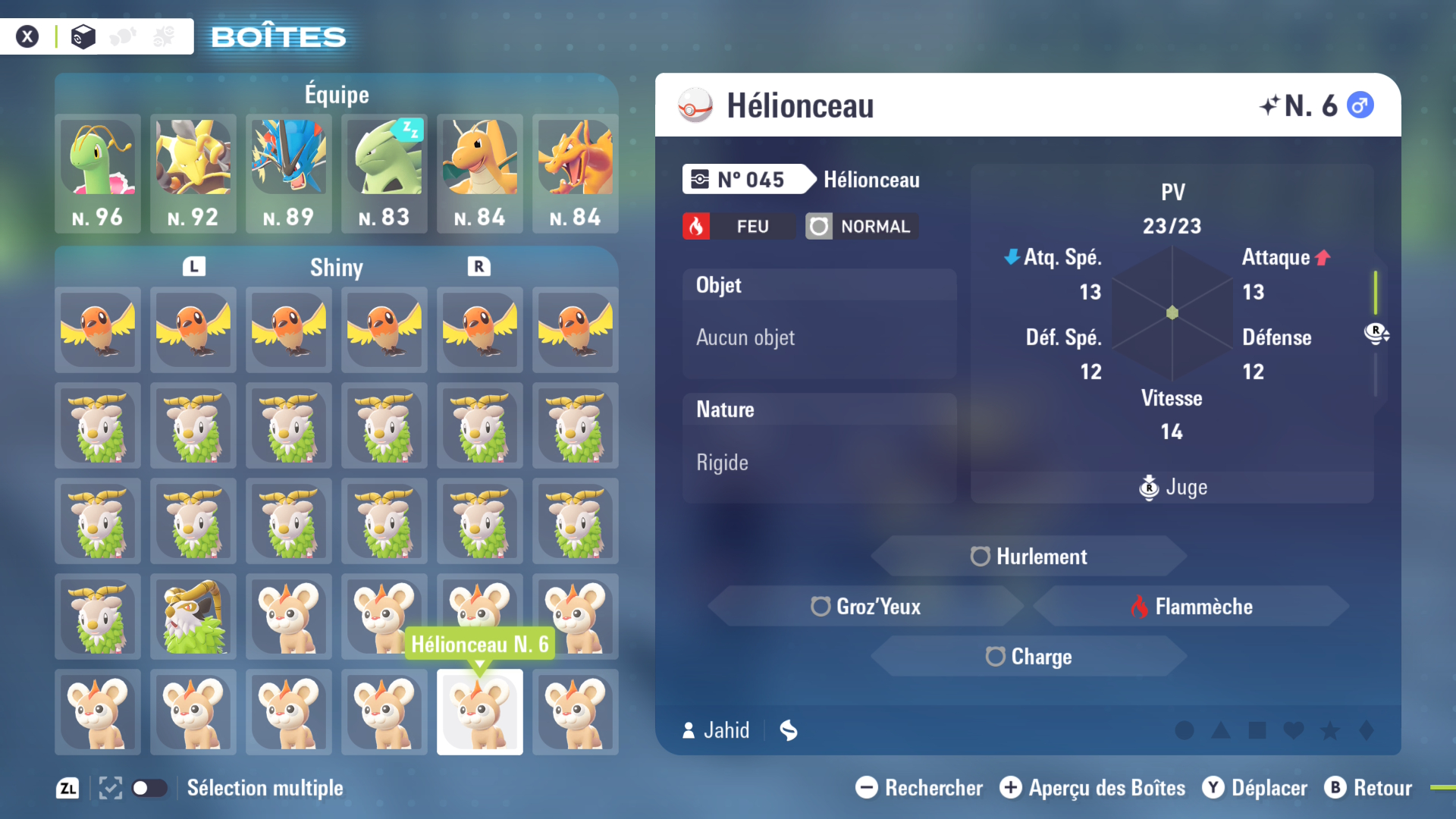1456x819 pixels.
Task: Pick the sleeping Tyranitar team slot
Action: click(x=384, y=173)
